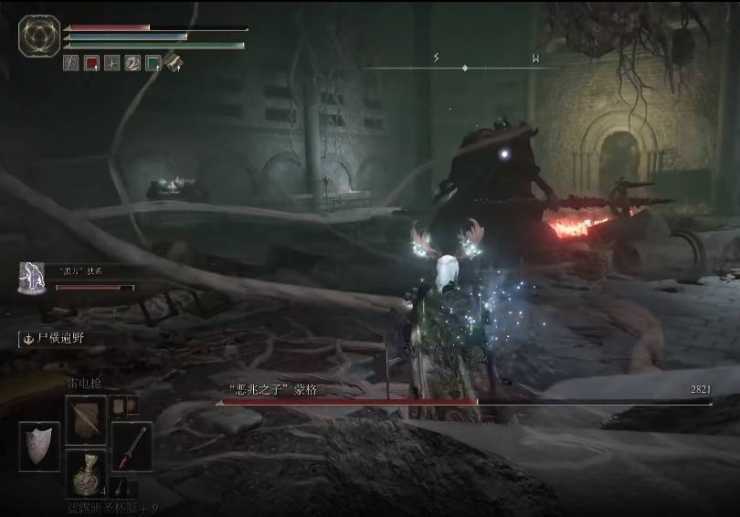740x517 pixels.
Task: Select the red spear weapon slot
Action: (131, 446)
